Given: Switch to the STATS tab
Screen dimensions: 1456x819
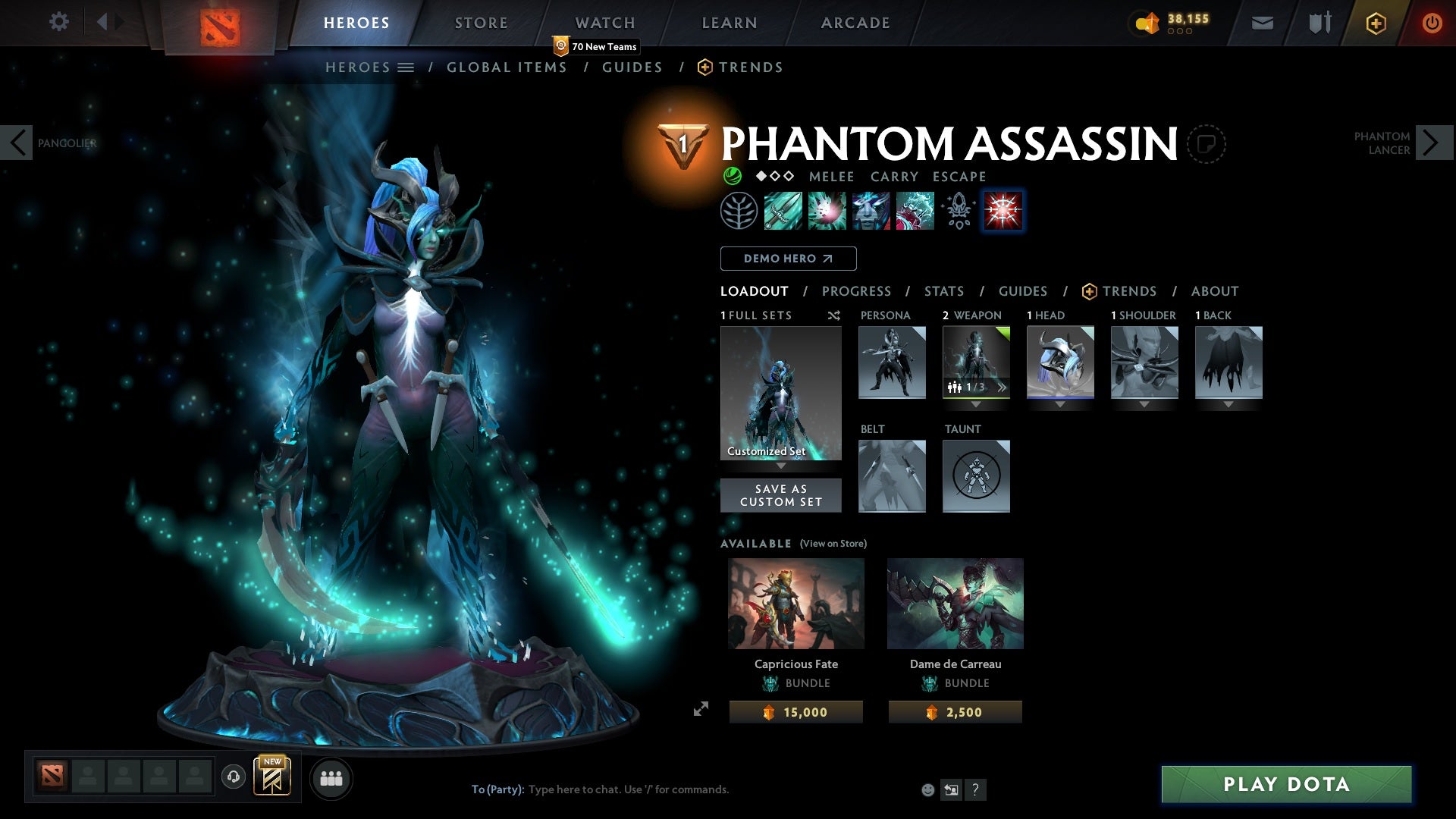Looking at the screenshot, I should tap(943, 291).
